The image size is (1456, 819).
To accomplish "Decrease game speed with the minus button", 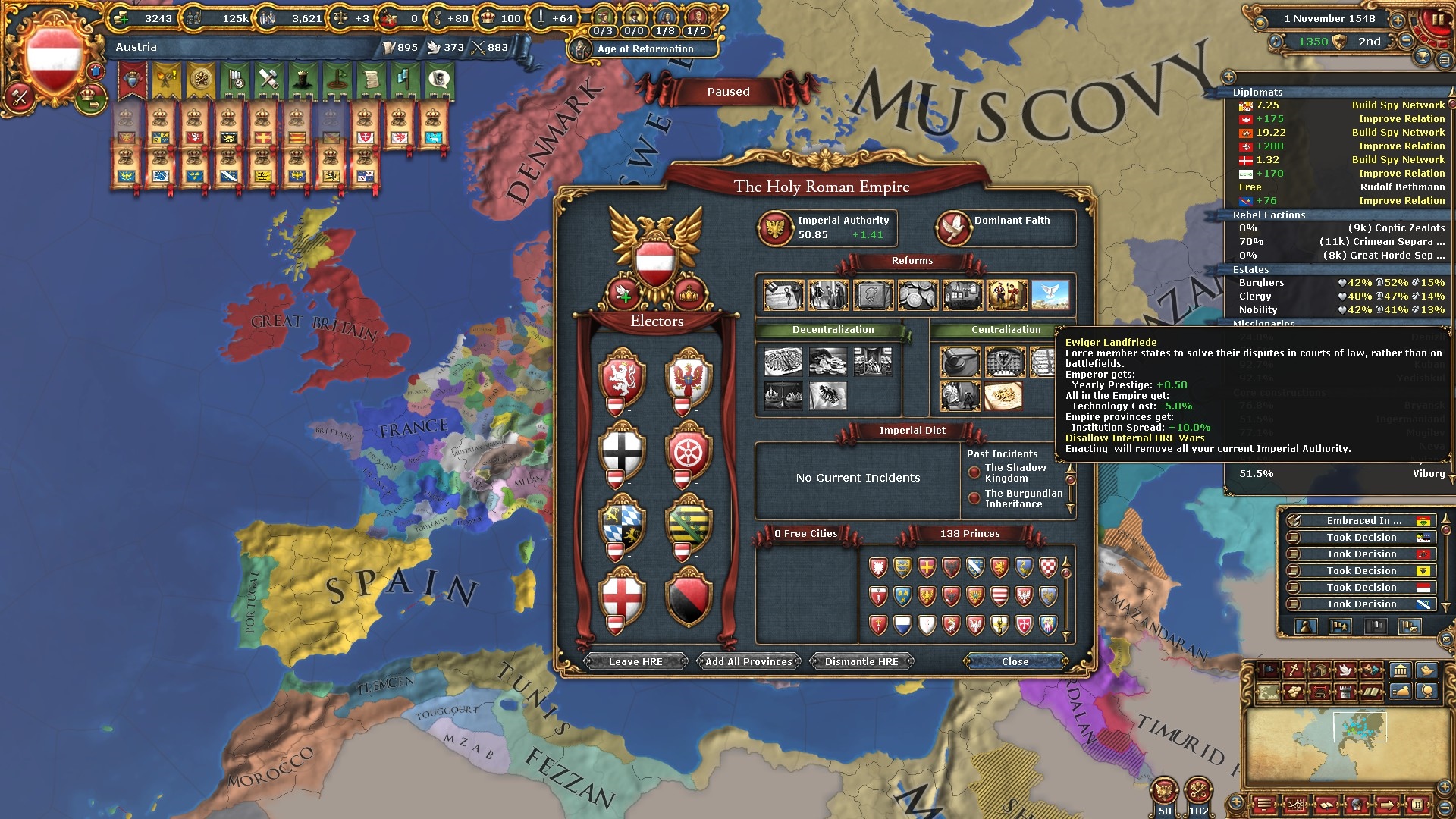I will (1407, 41).
